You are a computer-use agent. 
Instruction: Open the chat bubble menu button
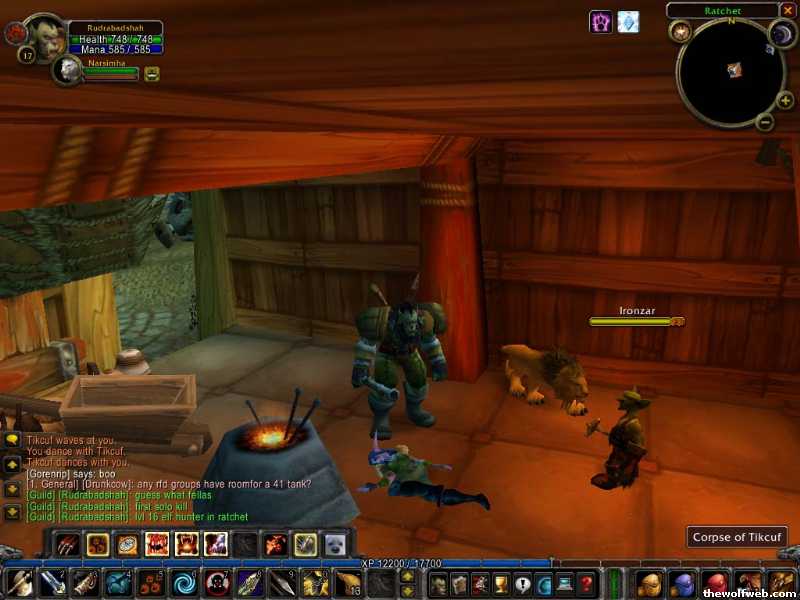(13, 439)
